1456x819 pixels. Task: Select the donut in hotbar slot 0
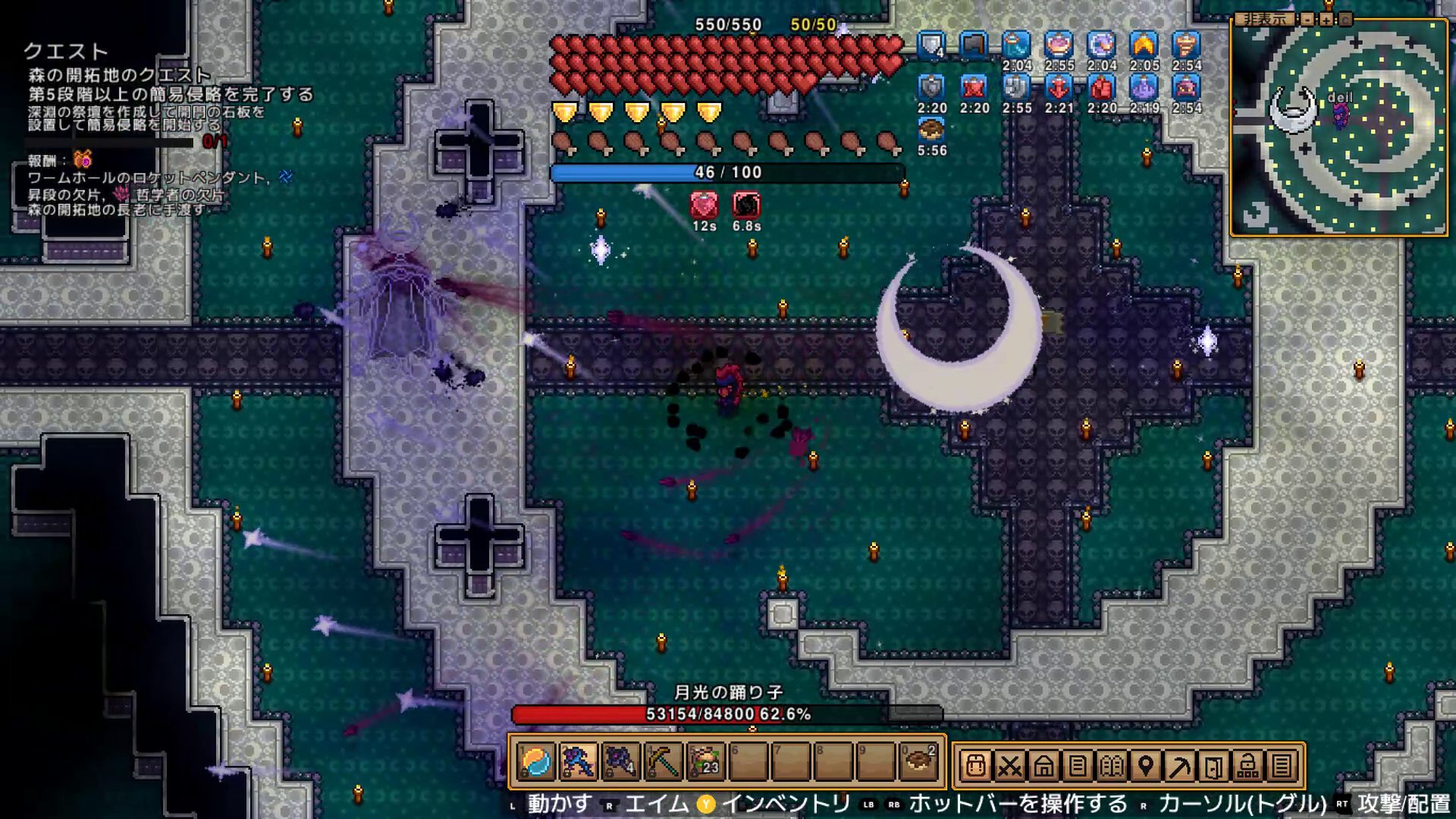tap(918, 763)
